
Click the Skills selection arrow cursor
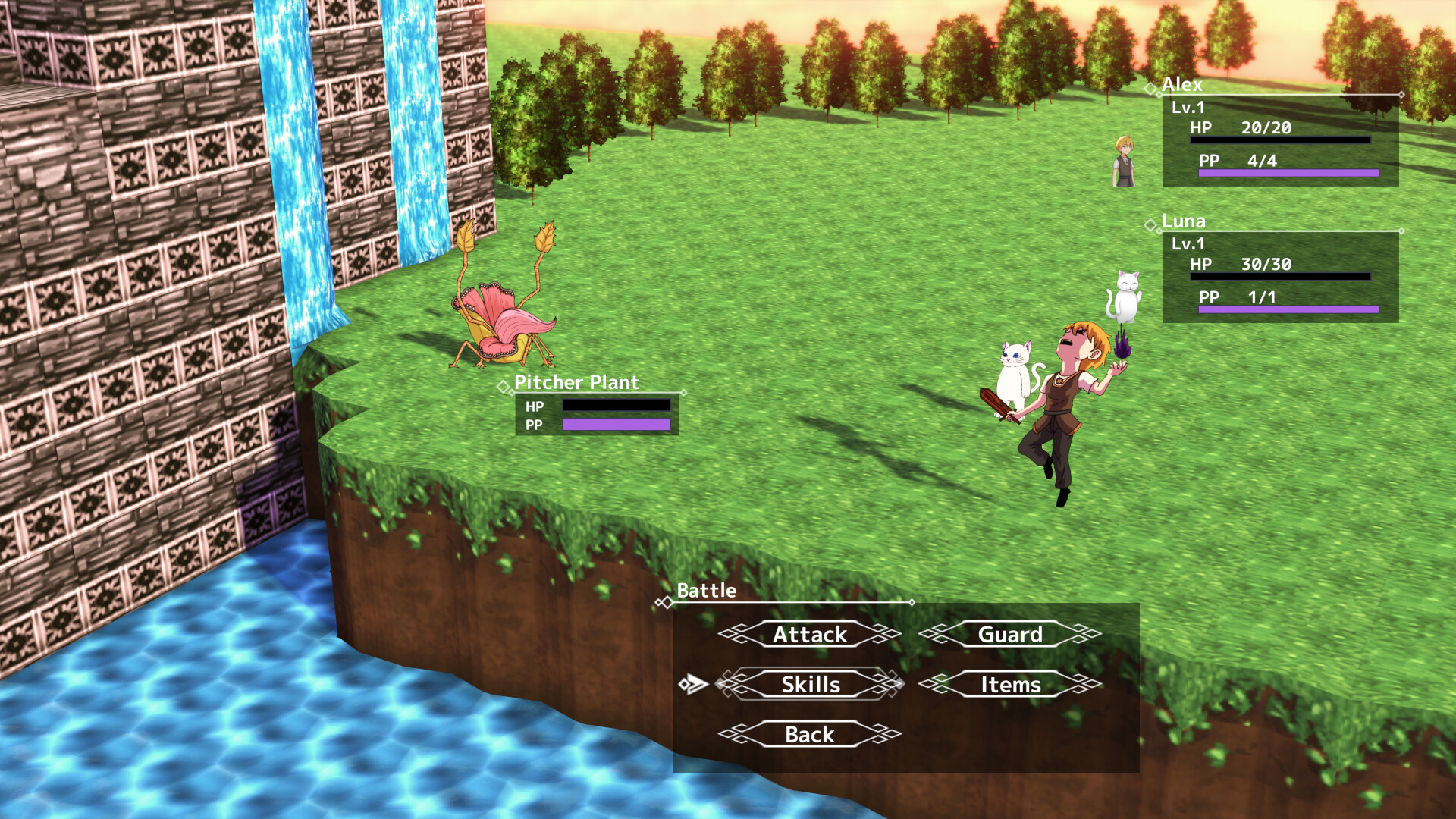click(693, 683)
